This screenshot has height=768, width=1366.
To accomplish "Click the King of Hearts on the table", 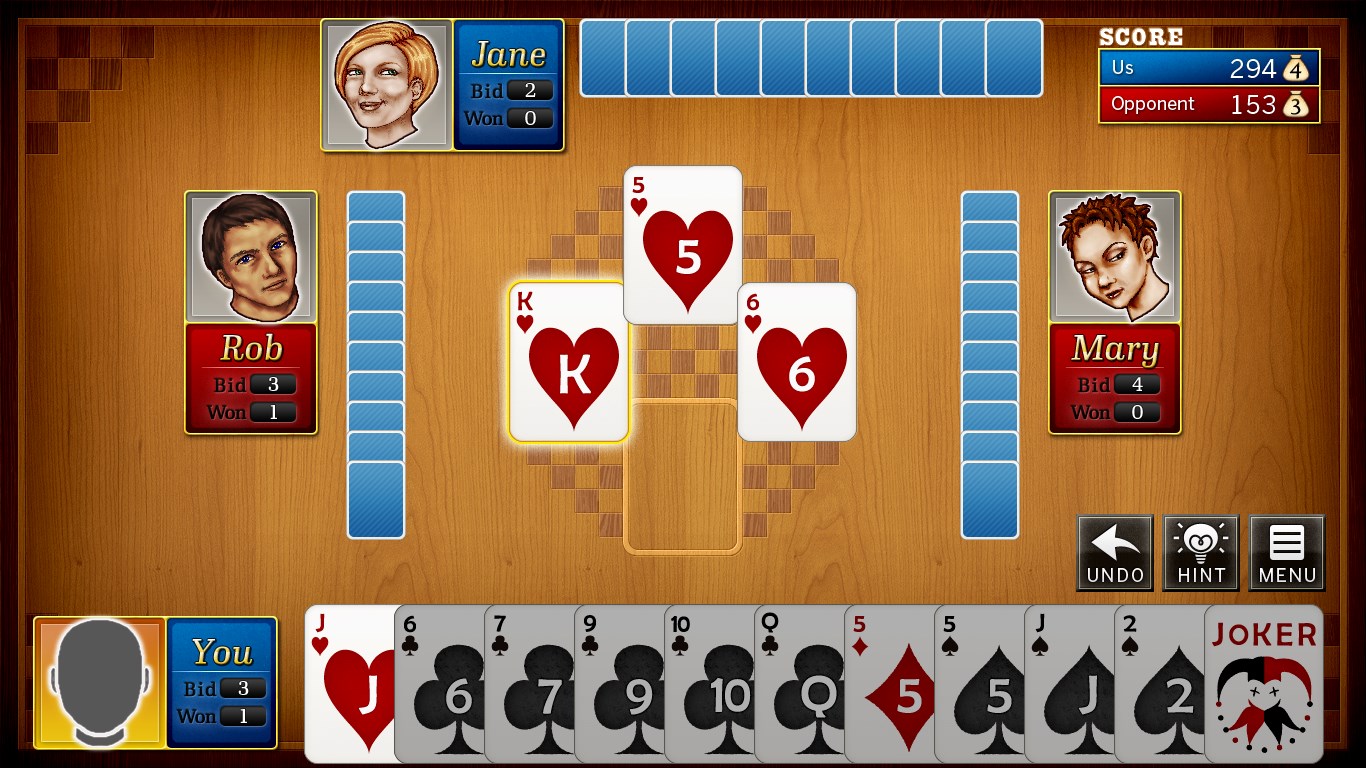I will click(568, 360).
